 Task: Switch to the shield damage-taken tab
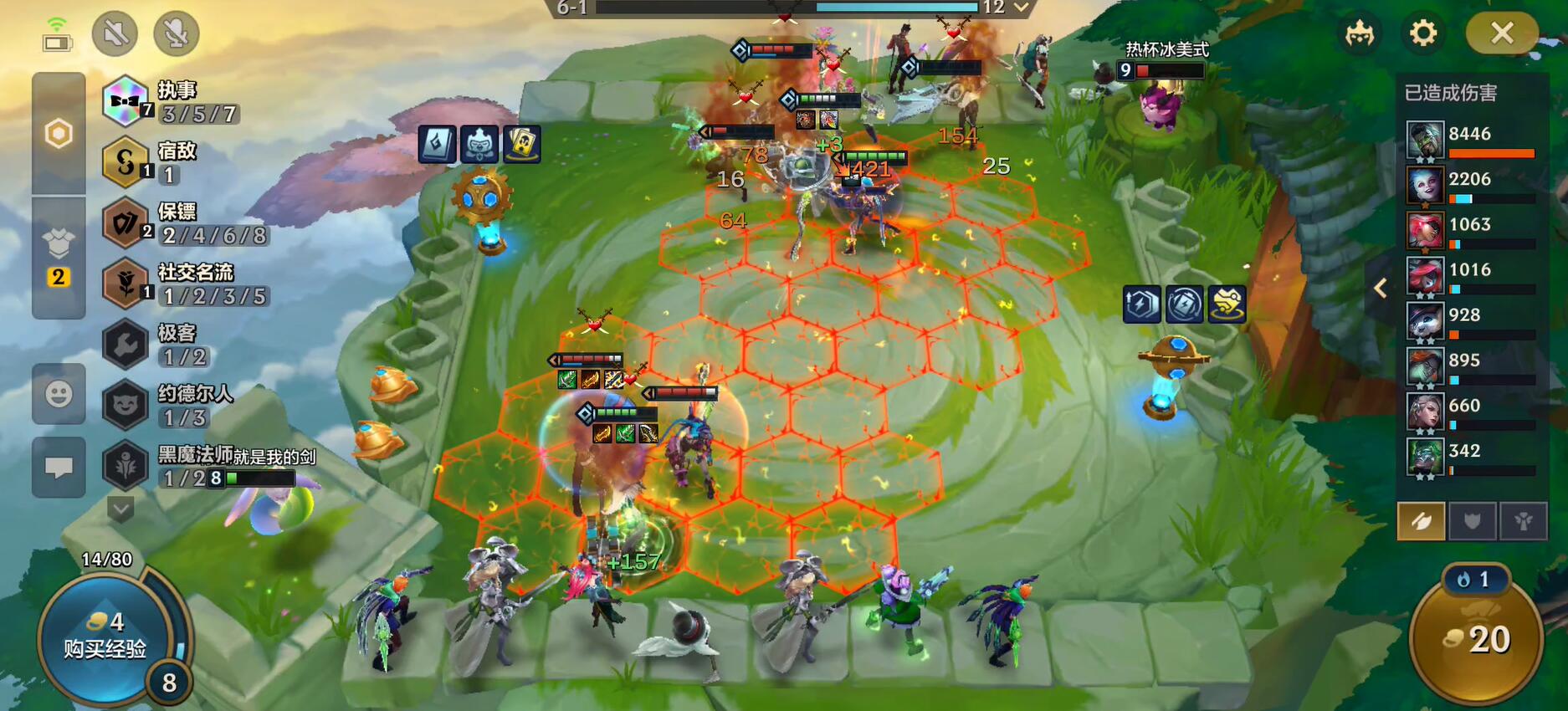tap(1472, 522)
